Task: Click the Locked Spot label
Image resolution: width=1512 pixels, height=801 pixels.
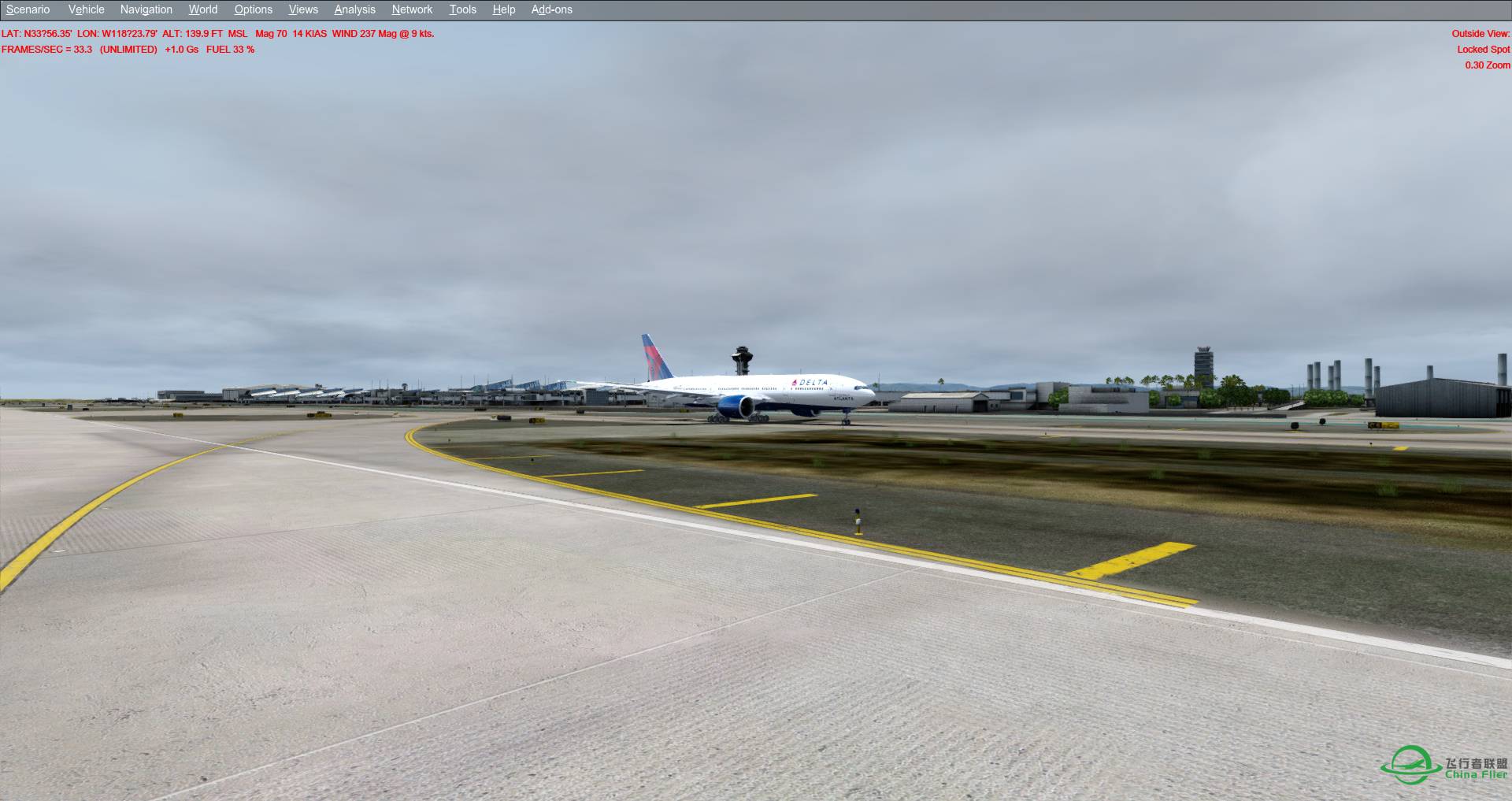Action: coord(1484,49)
